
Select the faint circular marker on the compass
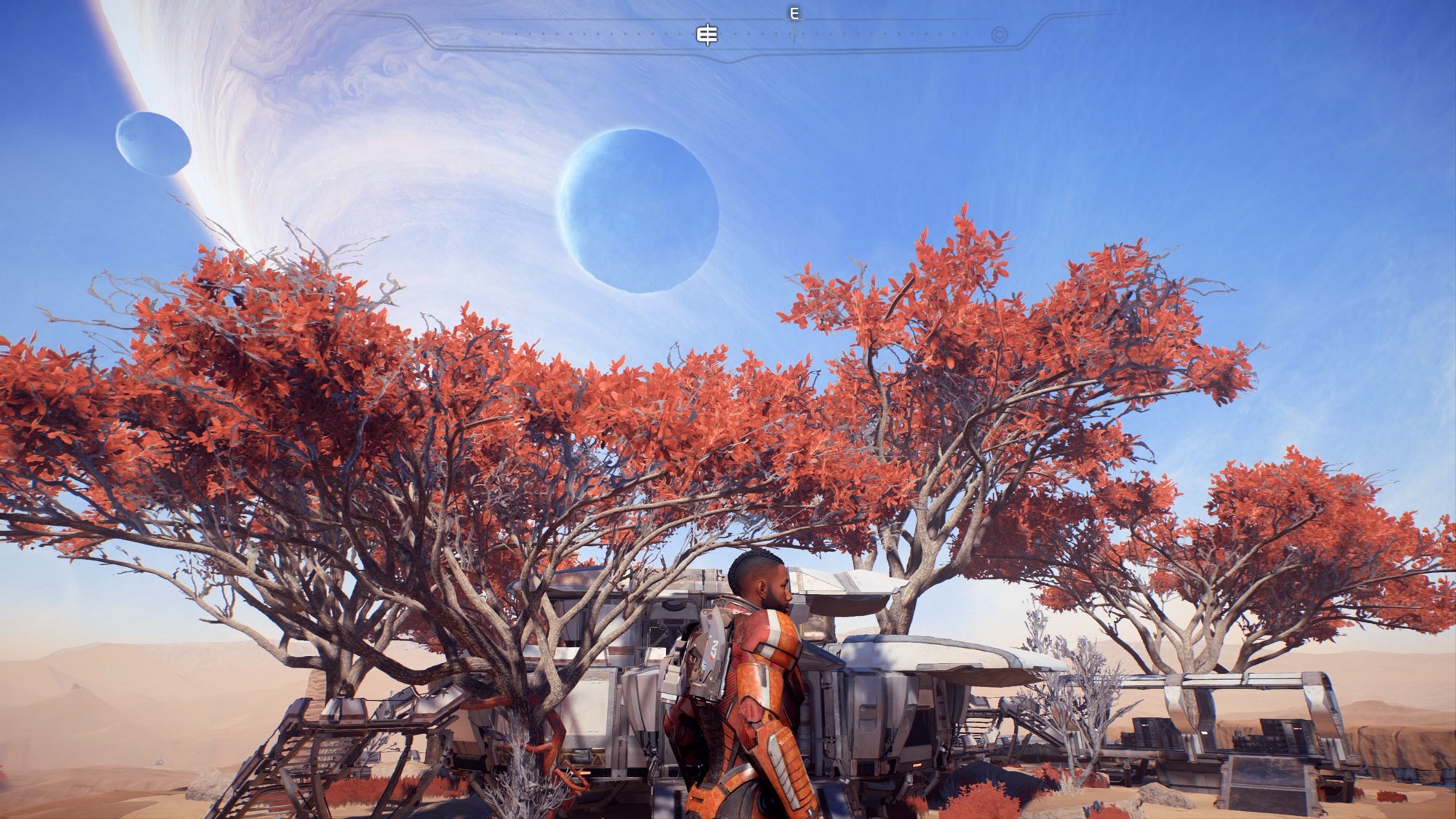point(1000,35)
